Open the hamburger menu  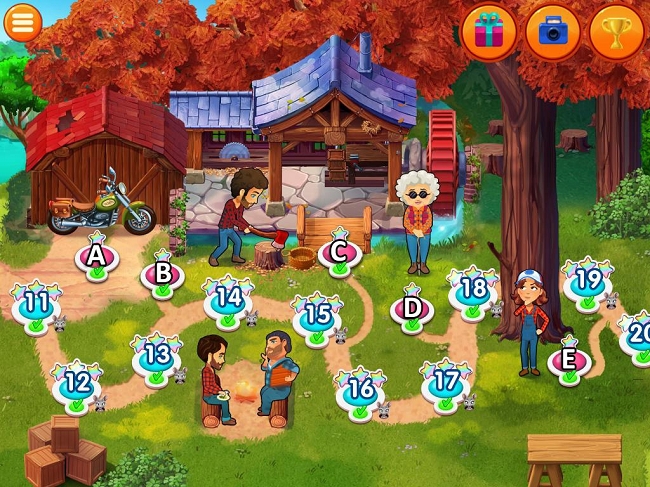(22, 22)
